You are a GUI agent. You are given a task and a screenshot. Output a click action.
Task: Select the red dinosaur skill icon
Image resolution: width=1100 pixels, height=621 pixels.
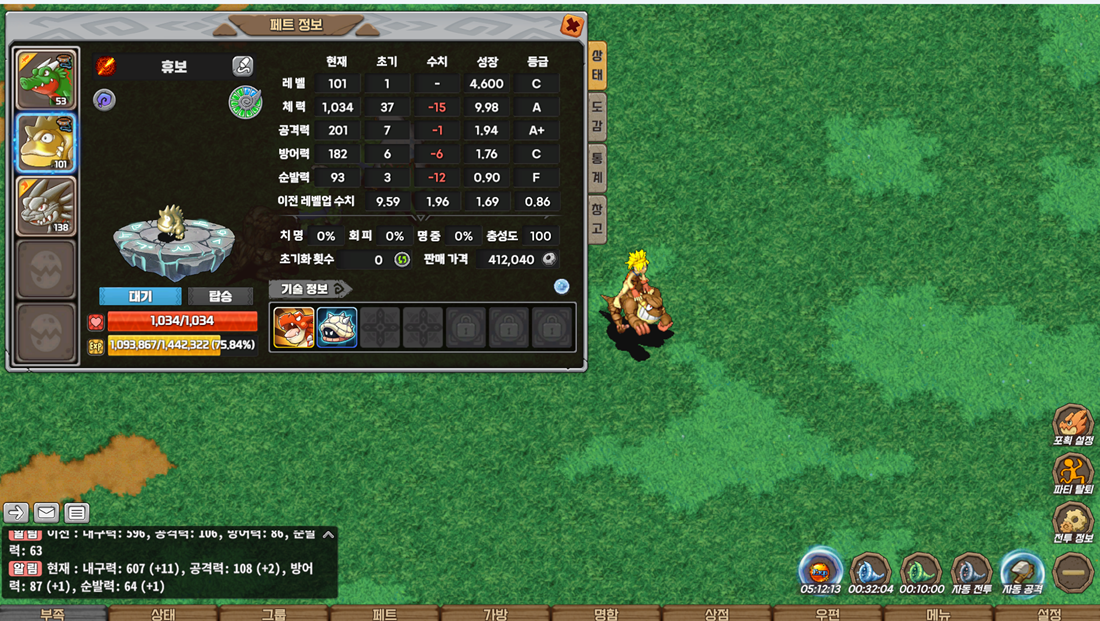click(294, 328)
